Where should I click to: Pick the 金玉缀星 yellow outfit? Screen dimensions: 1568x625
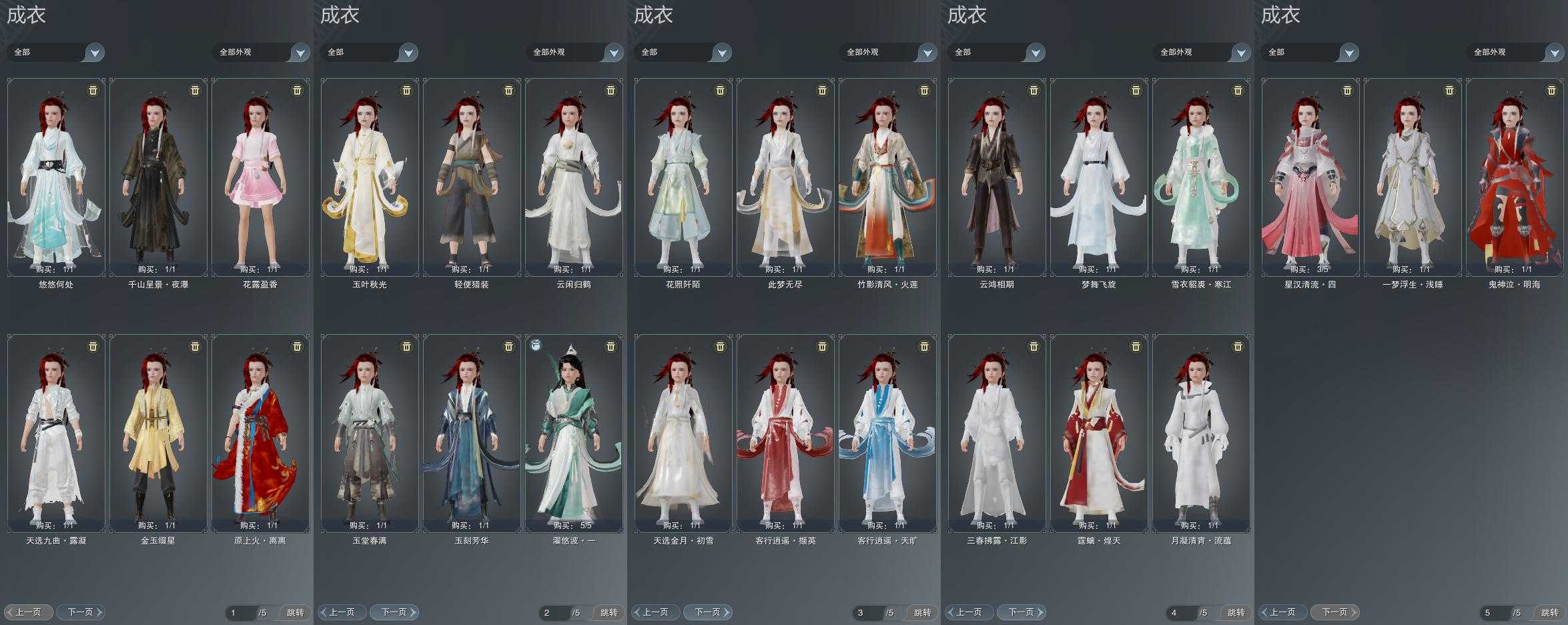[x=158, y=434]
